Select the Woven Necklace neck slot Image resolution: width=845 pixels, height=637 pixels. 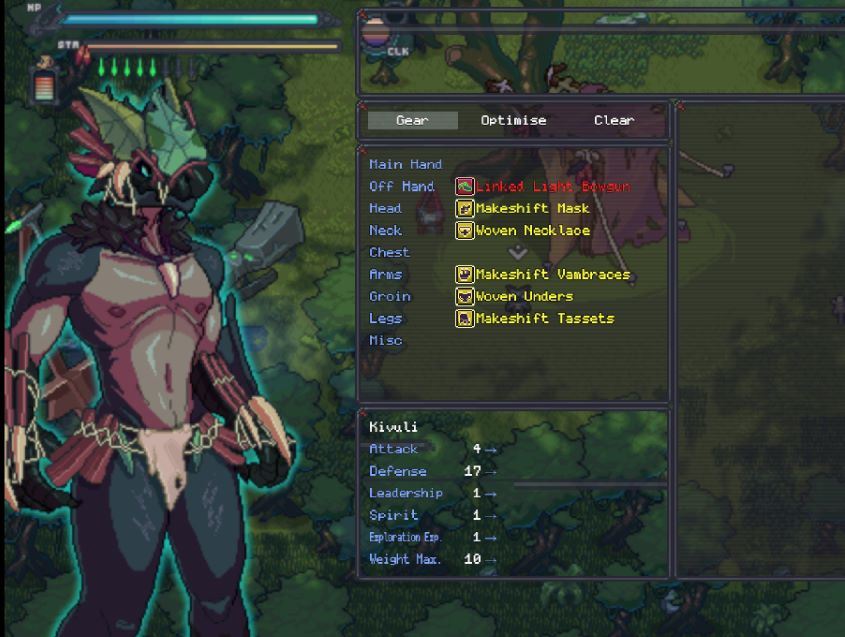(532, 230)
